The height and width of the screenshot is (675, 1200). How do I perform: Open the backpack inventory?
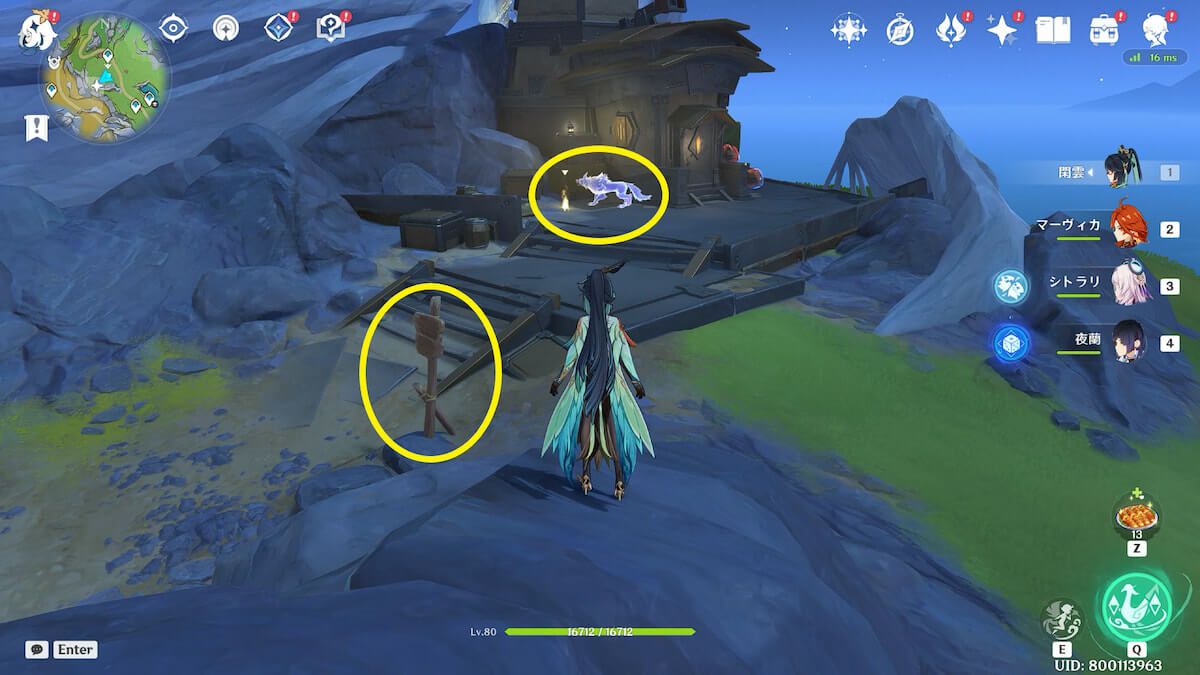1105,30
